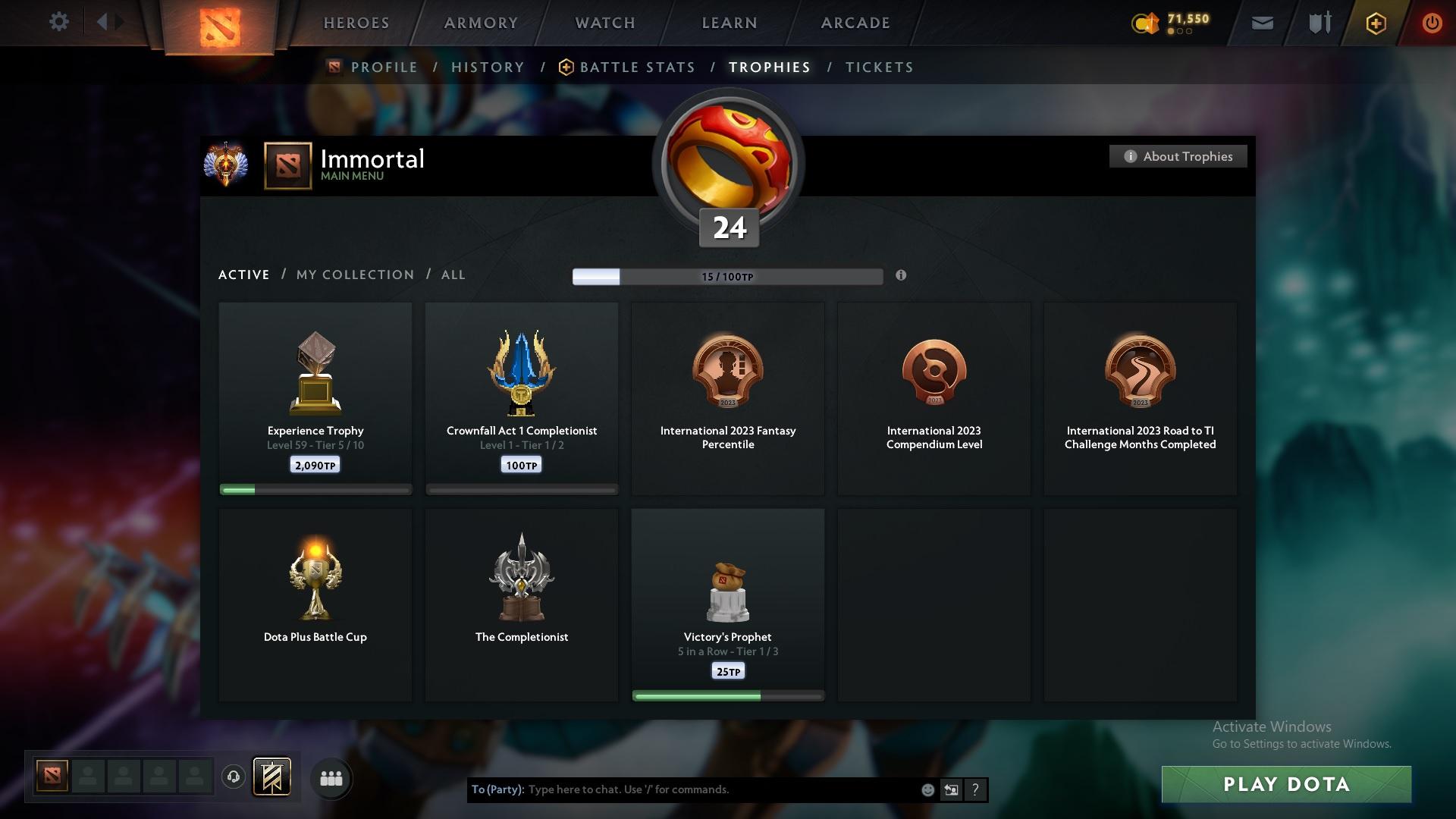Viewport: 1456px width, 819px height.
Task: Open the TICKETS tab
Action: [x=878, y=67]
